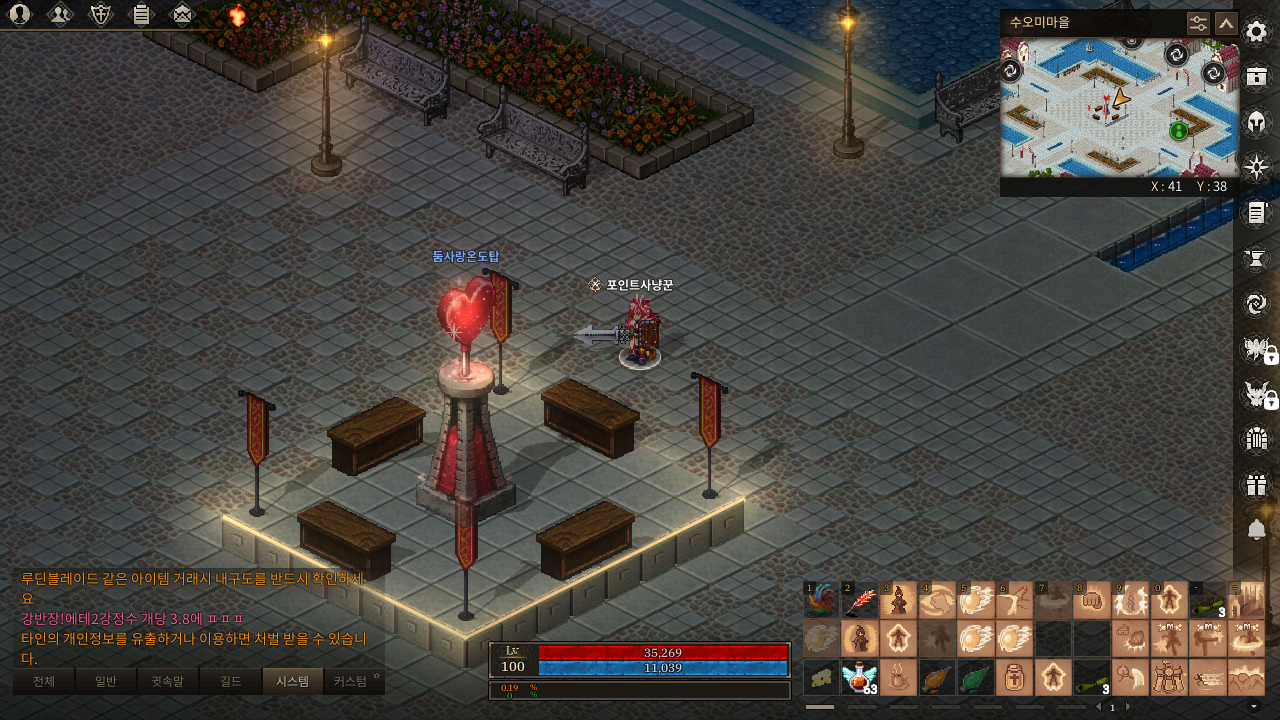
Task: Go to the next hotbar page arrow
Action: coord(1128,707)
